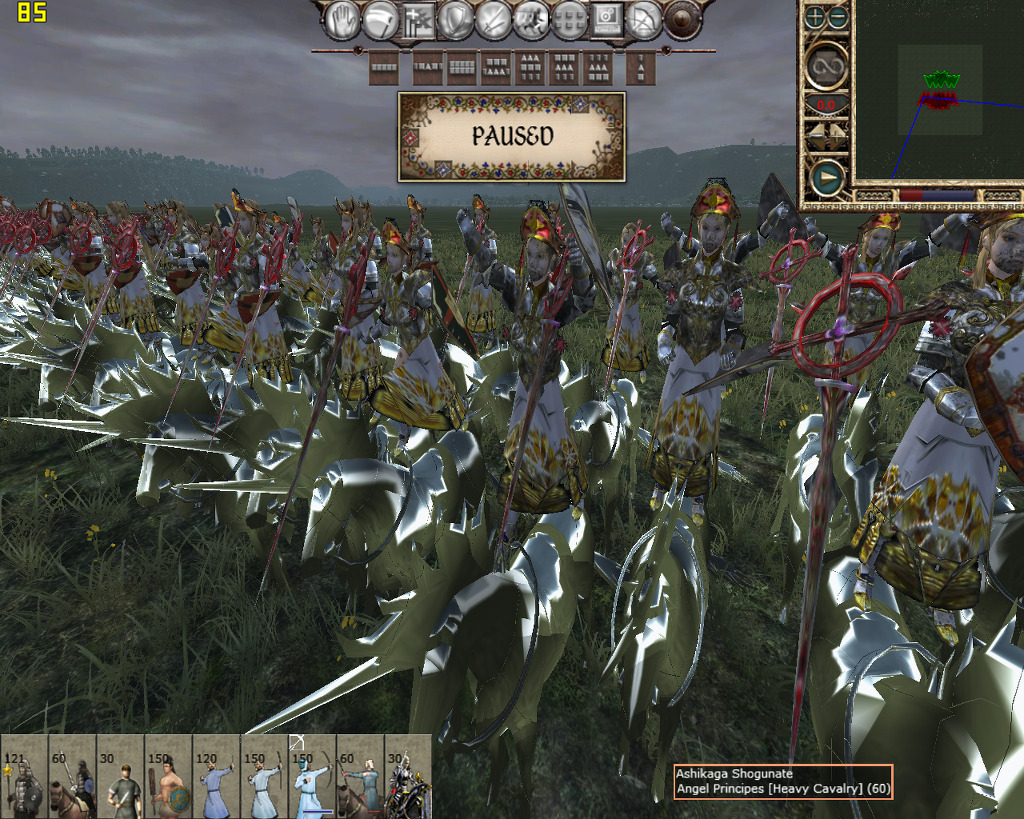Choose the single line formation banner

[384, 68]
